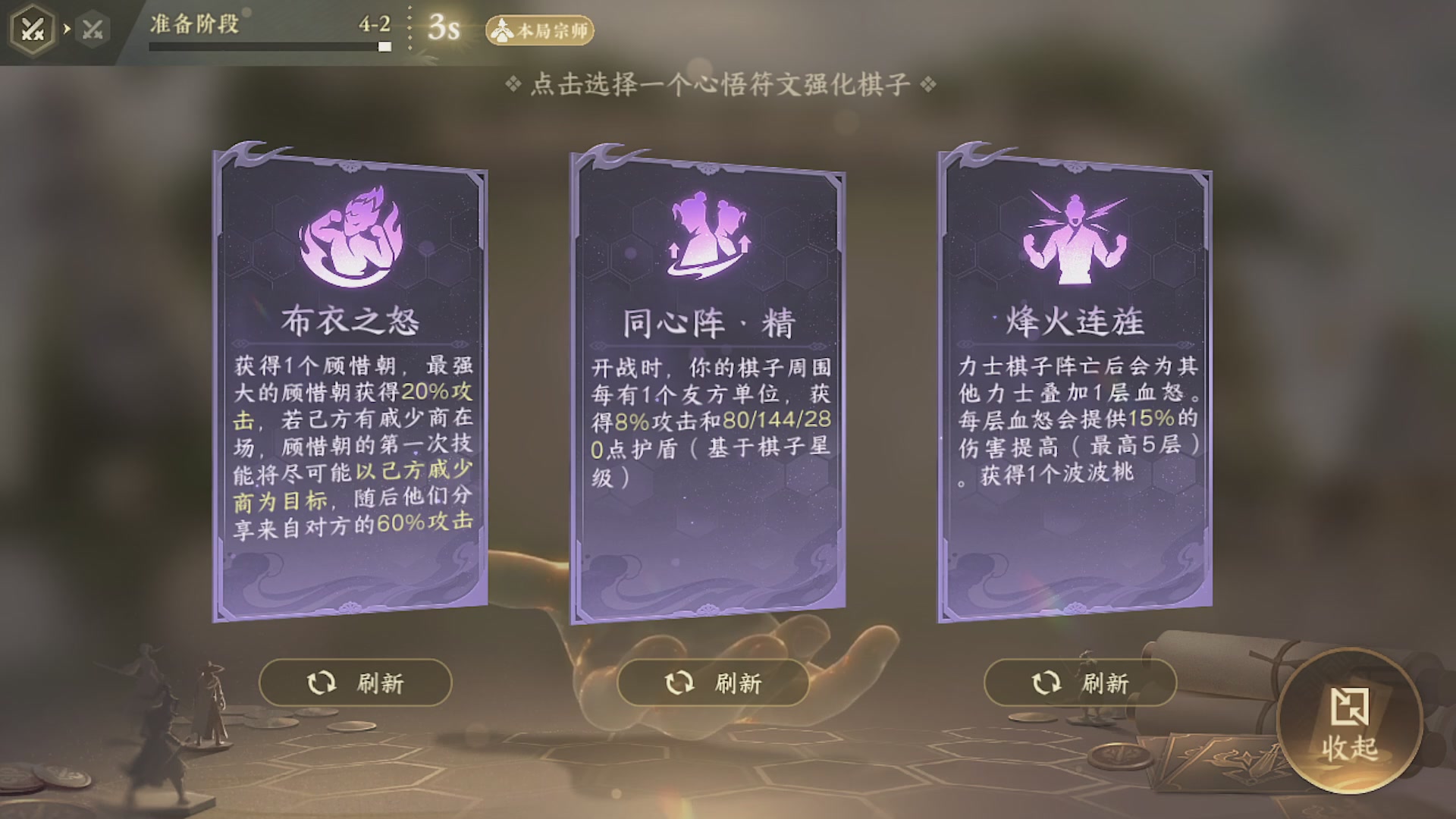Screen dimensions: 1456x819
Task: Click the refresh arrows icon under 布衣之怒
Action: click(x=321, y=683)
